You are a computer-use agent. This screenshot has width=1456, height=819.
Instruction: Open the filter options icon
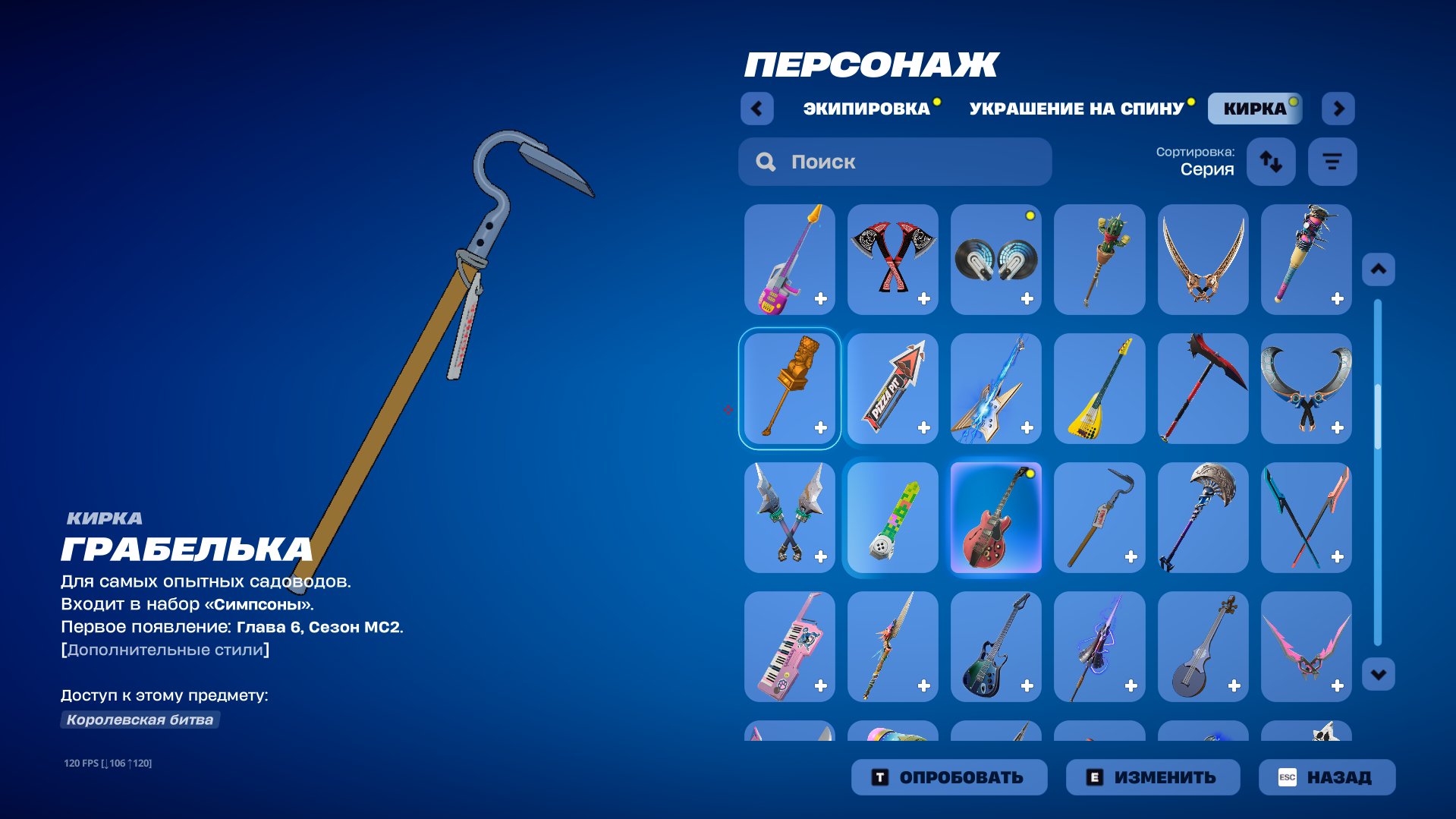[1332, 161]
